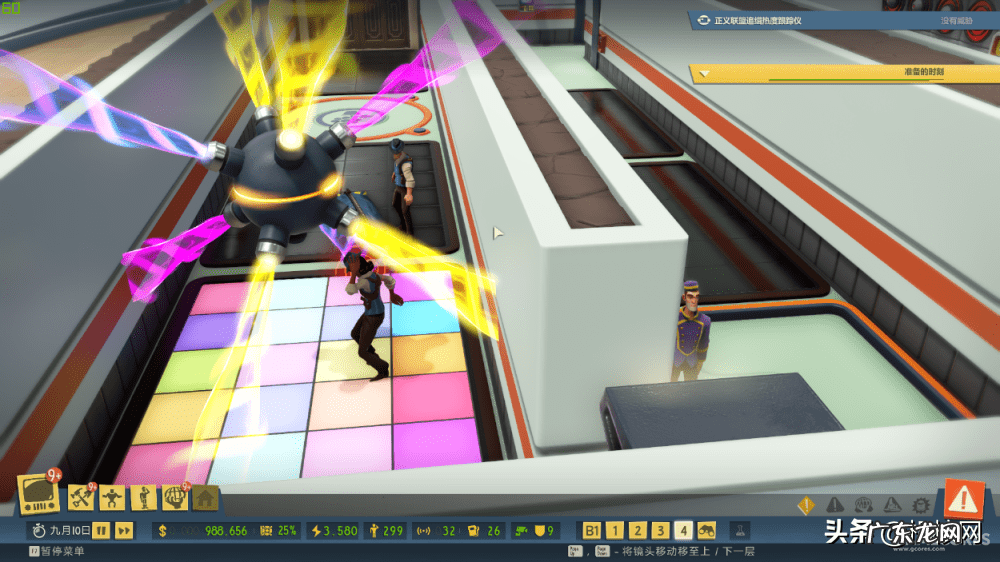The height and width of the screenshot is (562, 1000).
Task: Open the minions management muscle-man icon
Action: pyautogui.click(x=111, y=496)
